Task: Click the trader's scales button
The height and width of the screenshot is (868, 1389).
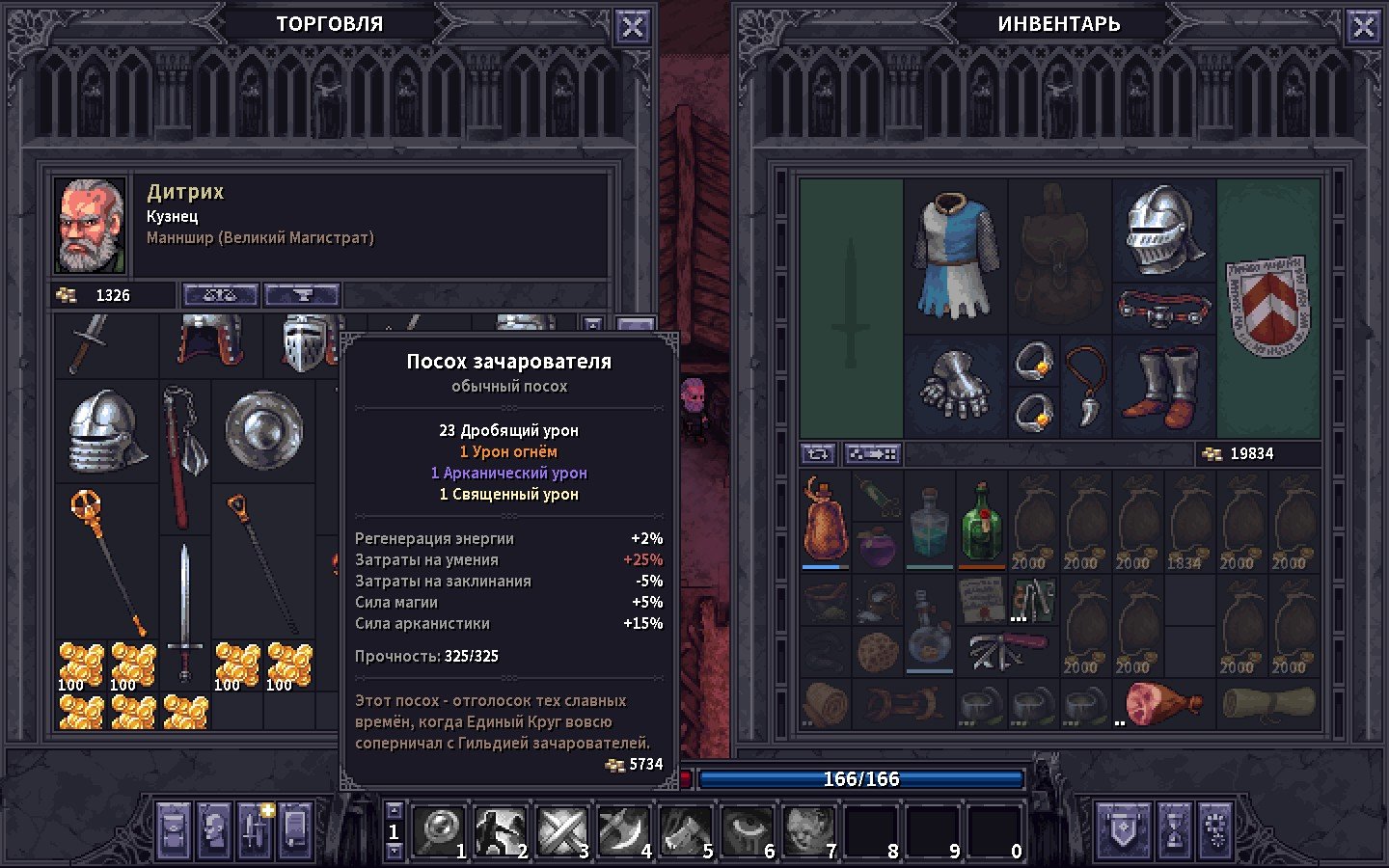Action: pos(220,295)
